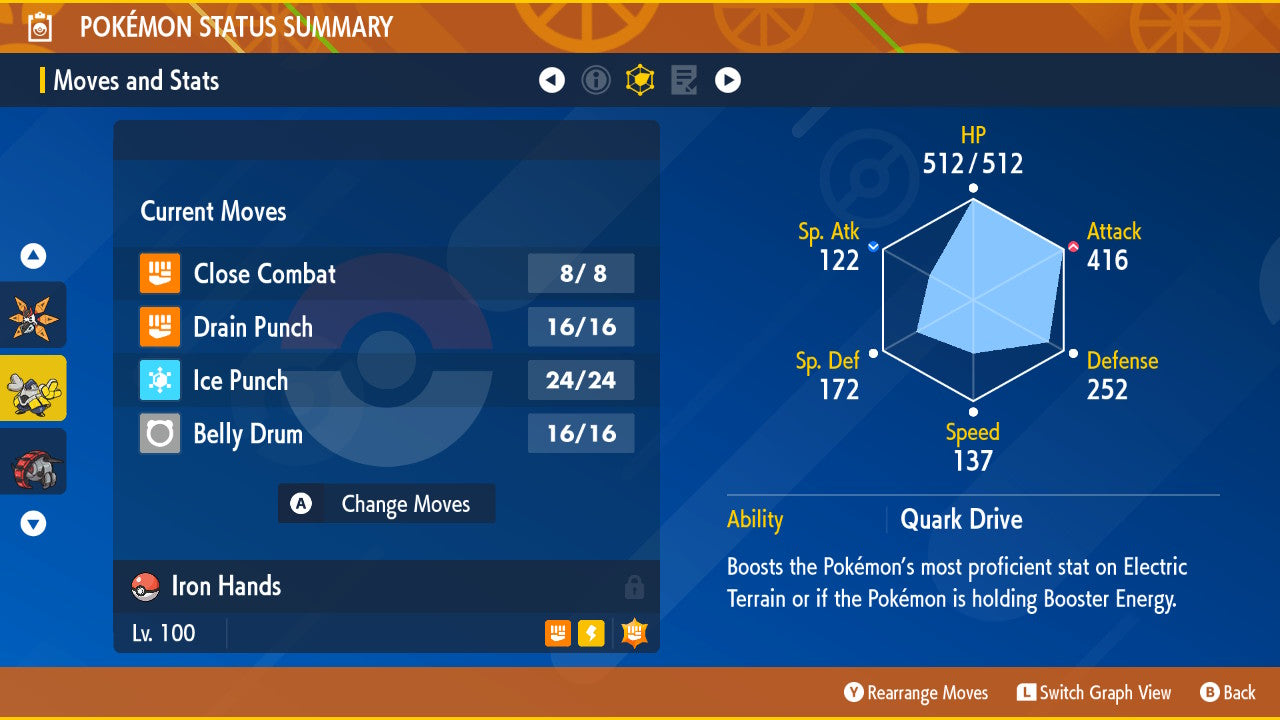Click the Electric type icon at the bottom
This screenshot has width=1280, height=720.
click(591, 633)
